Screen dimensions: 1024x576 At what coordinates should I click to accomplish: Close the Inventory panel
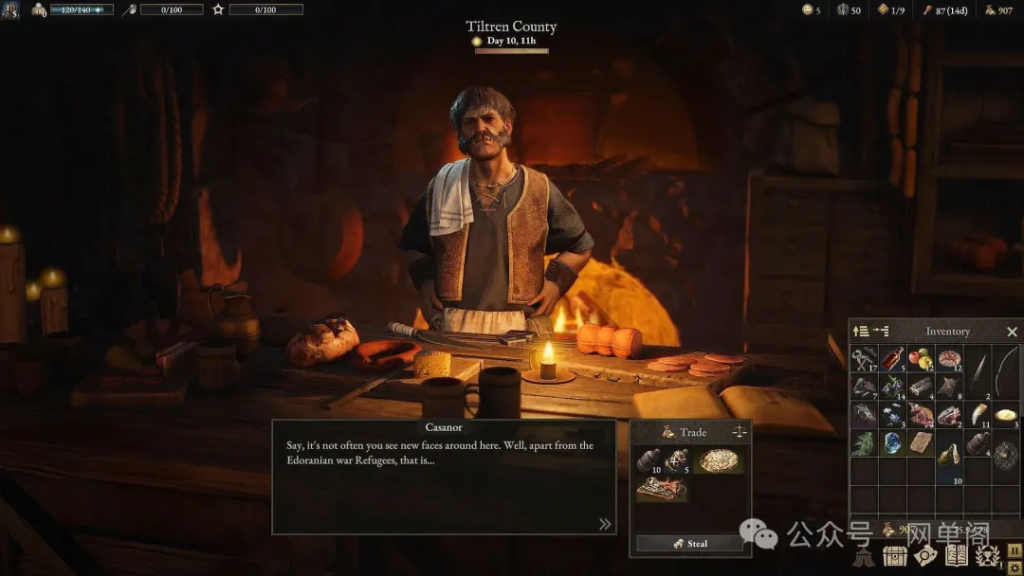[x=1011, y=332]
